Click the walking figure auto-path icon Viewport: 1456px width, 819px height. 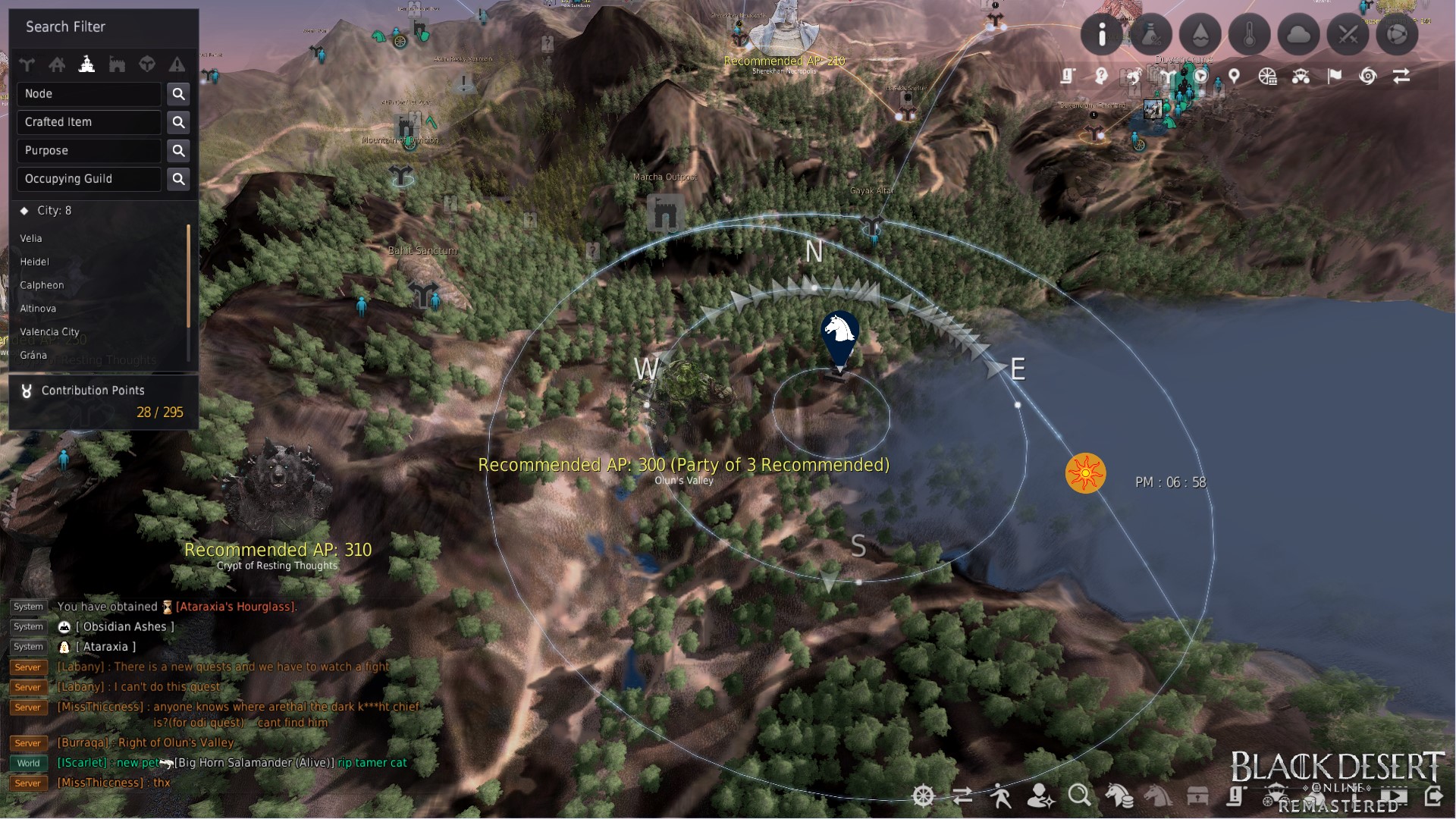1003,796
